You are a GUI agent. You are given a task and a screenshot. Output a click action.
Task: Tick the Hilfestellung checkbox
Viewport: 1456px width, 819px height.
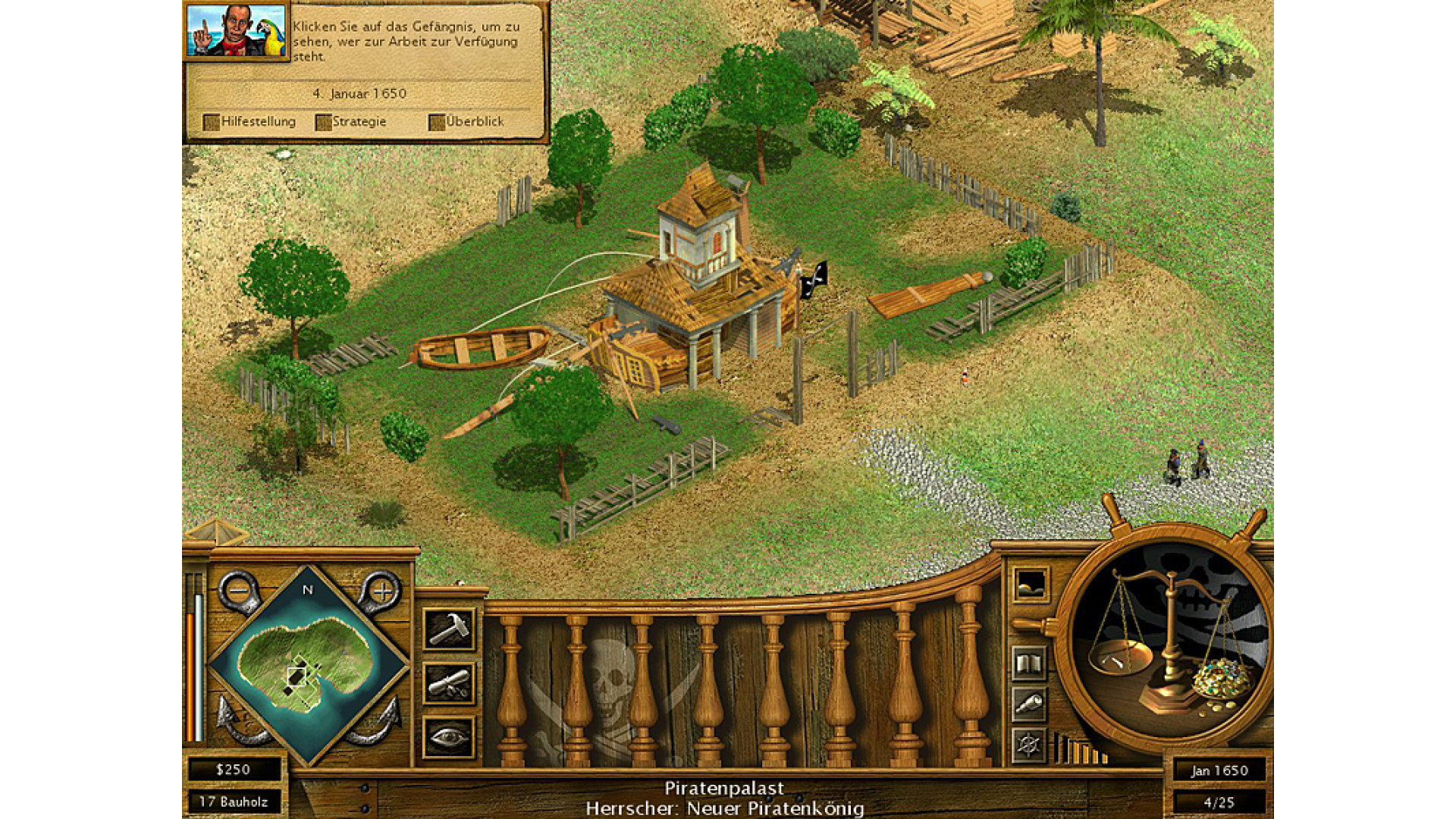[212, 122]
